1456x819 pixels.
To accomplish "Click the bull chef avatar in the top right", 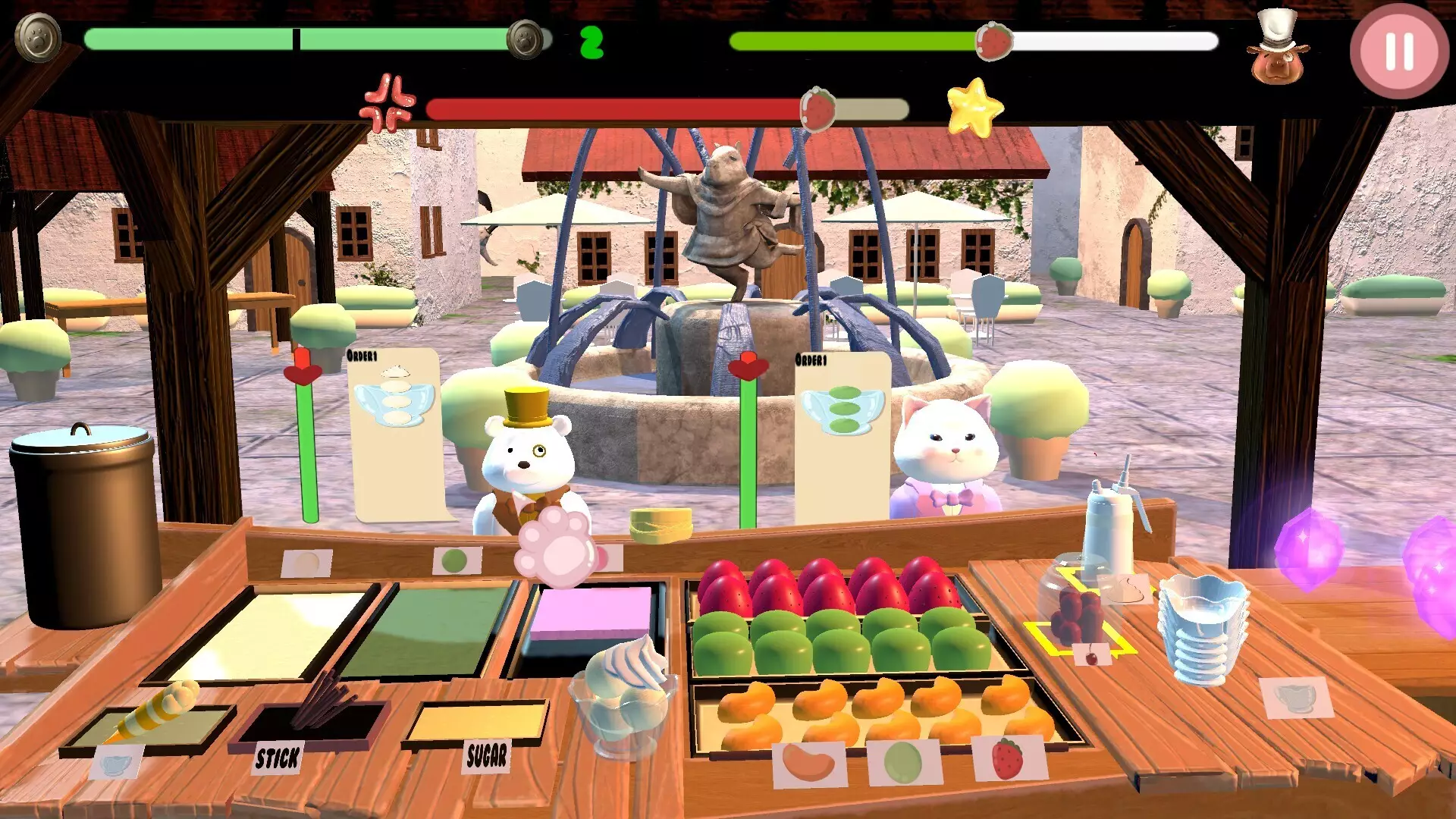I will coord(1279,53).
